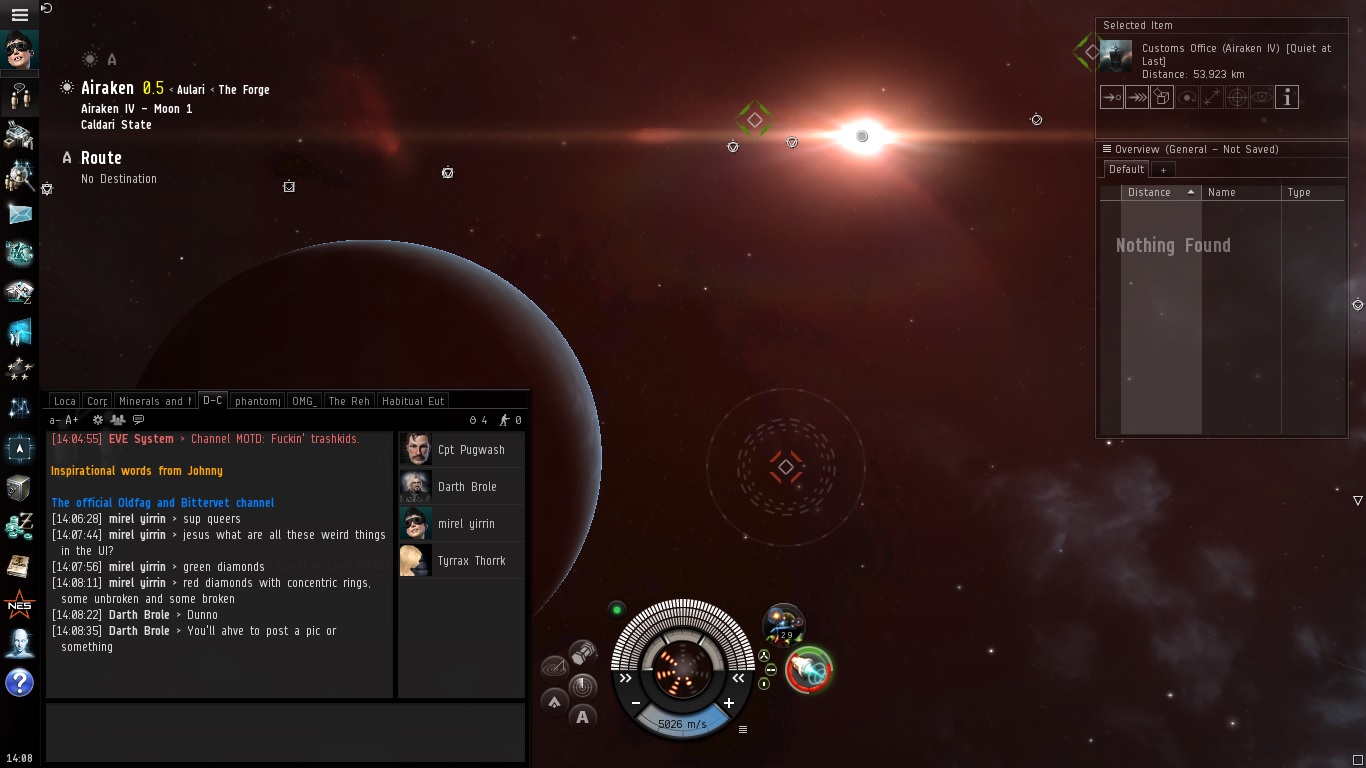The image size is (1366, 768).
Task: Switch to the Minerals chat tab
Action: [x=154, y=401]
